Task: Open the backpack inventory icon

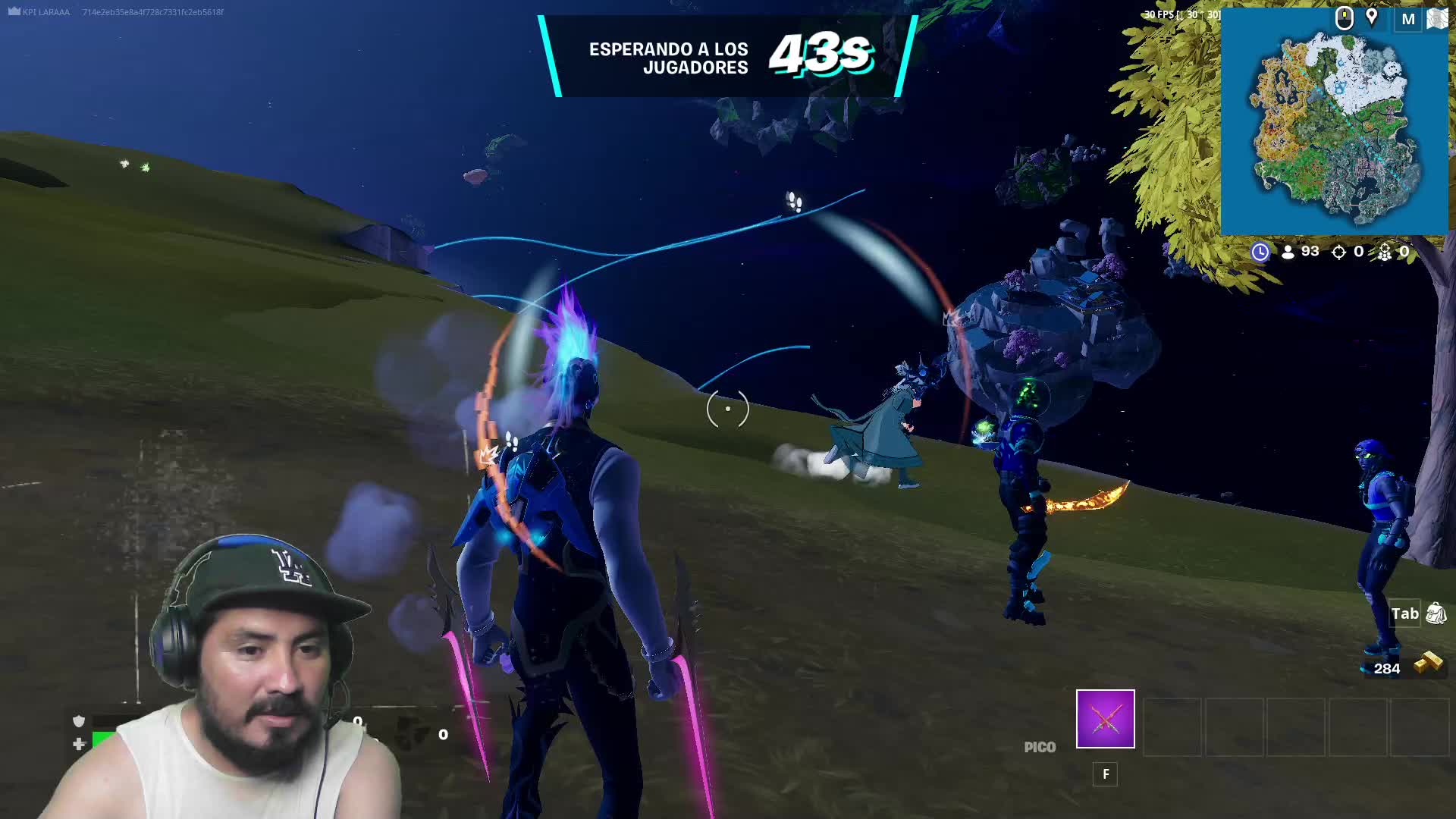Action: (1436, 613)
